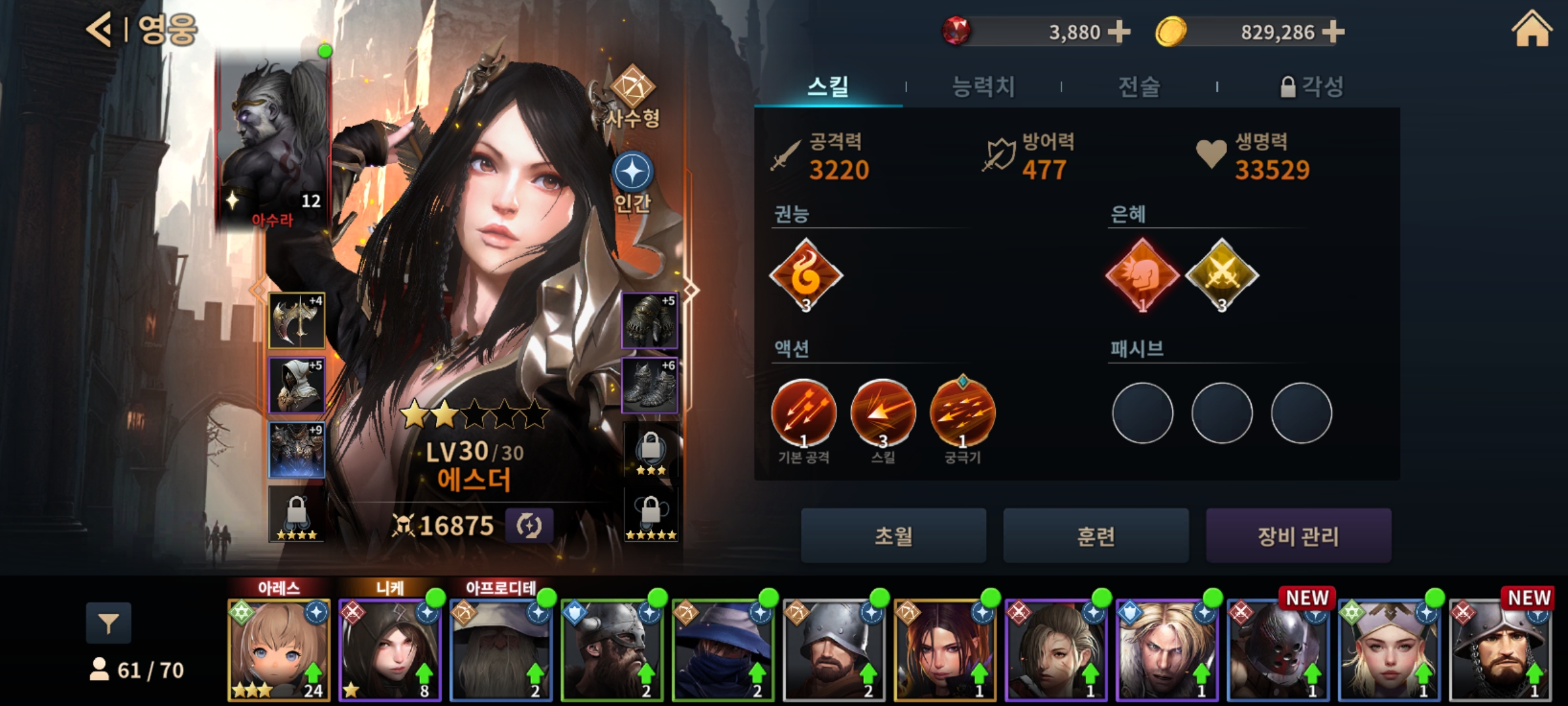Tap the 훈련 button
Screen dimensions: 1568x706
pos(1096,536)
